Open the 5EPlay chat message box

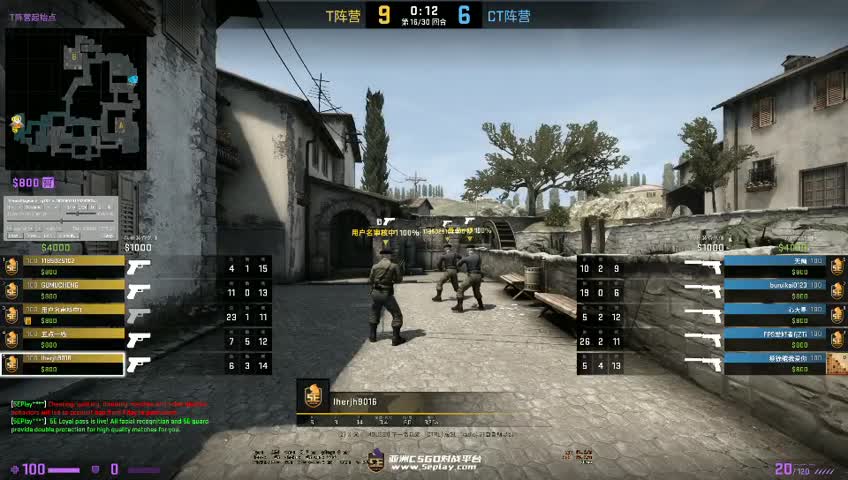(105, 415)
